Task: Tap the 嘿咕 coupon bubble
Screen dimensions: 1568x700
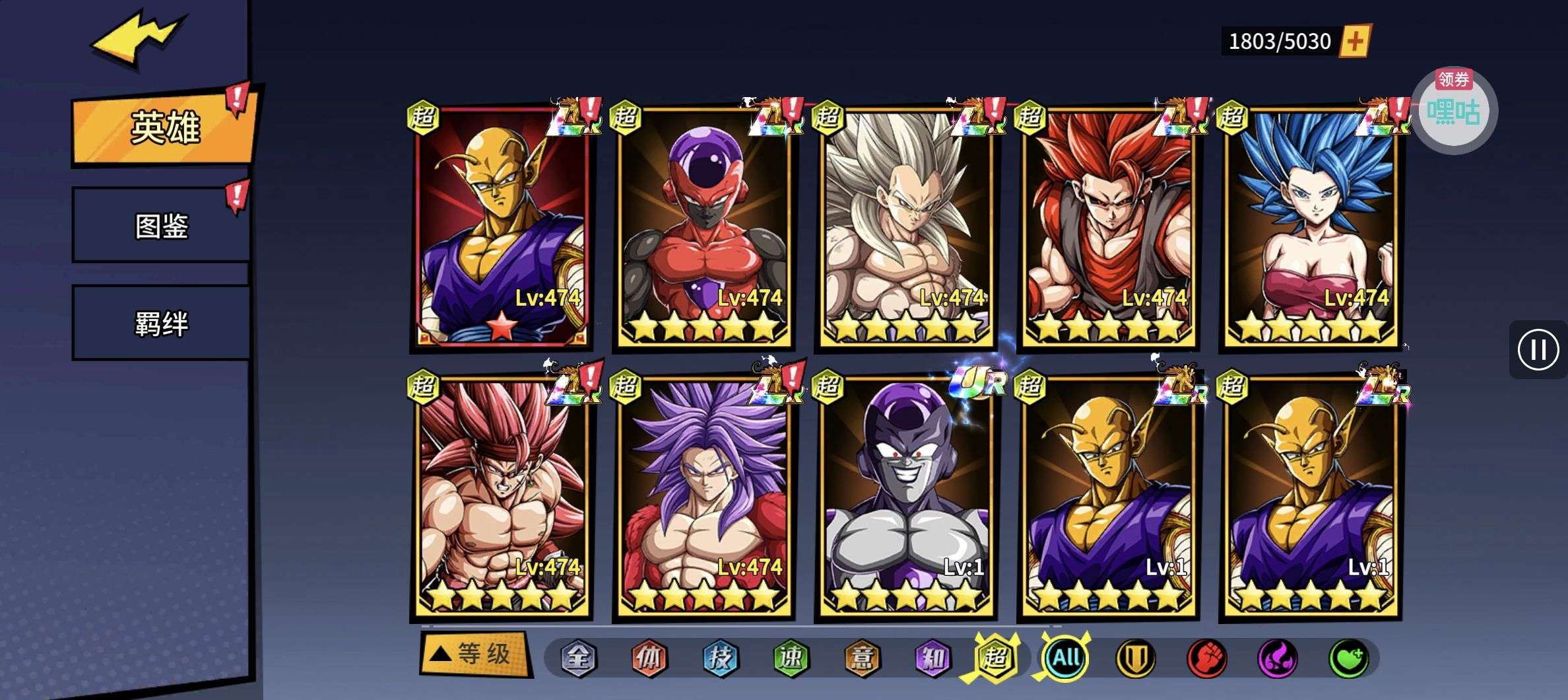Action: 1453,111
